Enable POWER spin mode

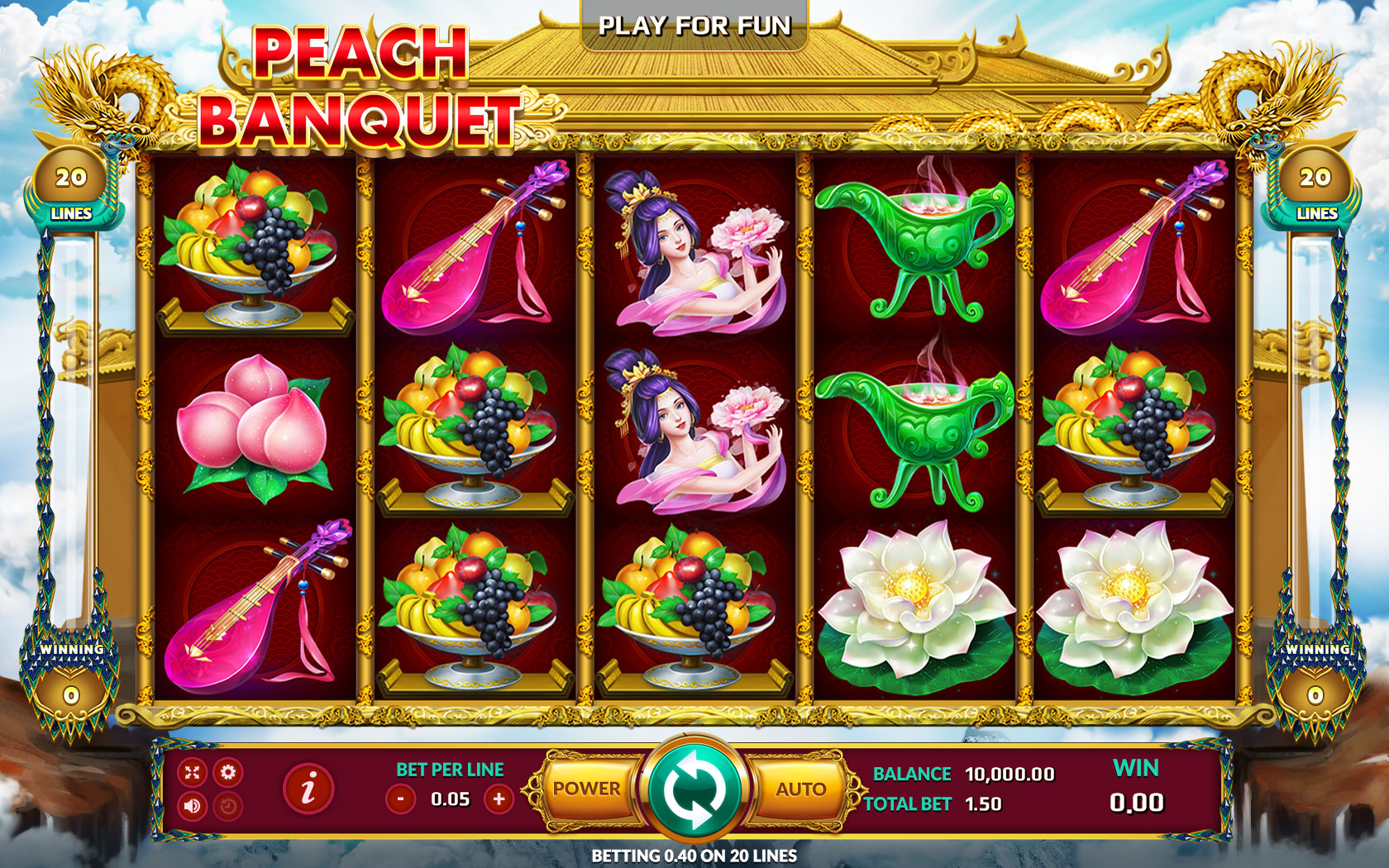pos(589,789)
